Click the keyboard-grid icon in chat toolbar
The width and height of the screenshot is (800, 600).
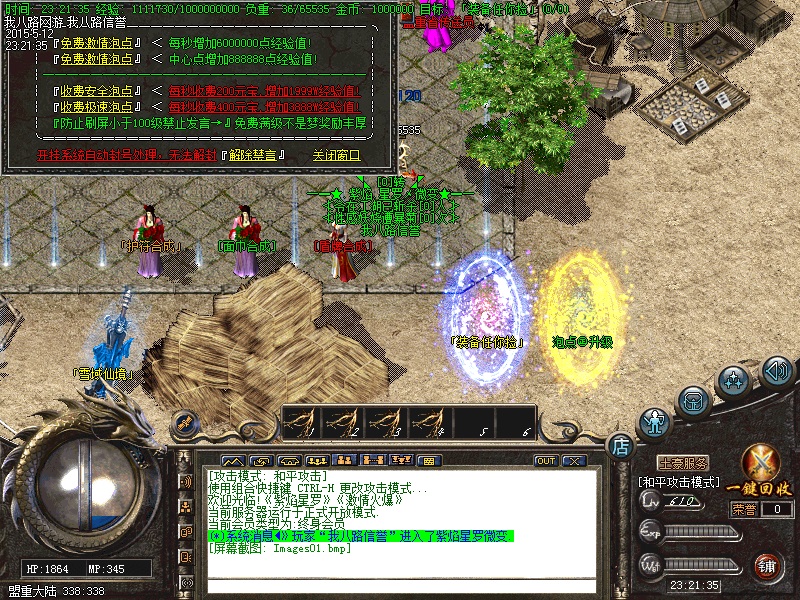(x=427, y=461)
